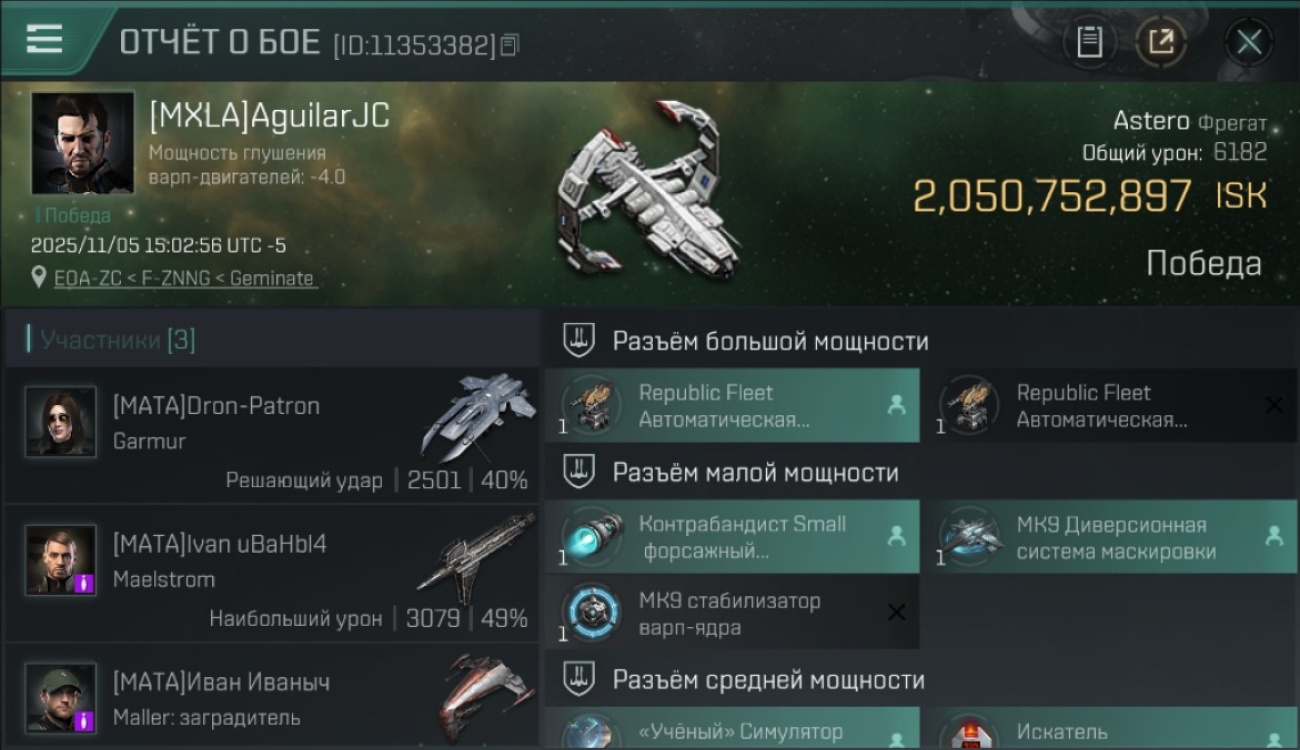
Task: Click the Контрабандист Small форсажный module icon
Action: 592,537
